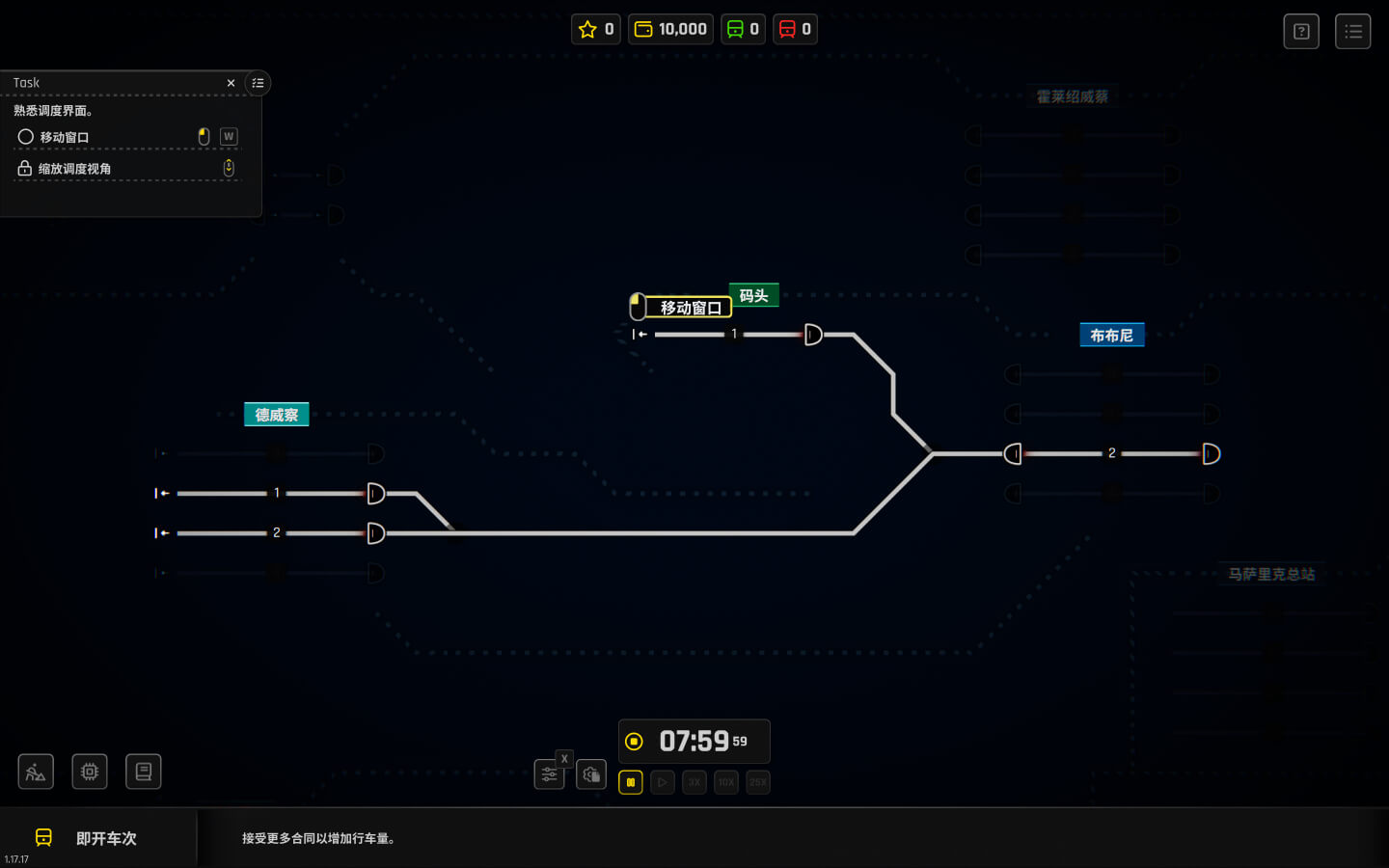Screen dimensions: 1389x868
Task: Switch to the 即开车次 tab
Action: [x=104, y=838]
